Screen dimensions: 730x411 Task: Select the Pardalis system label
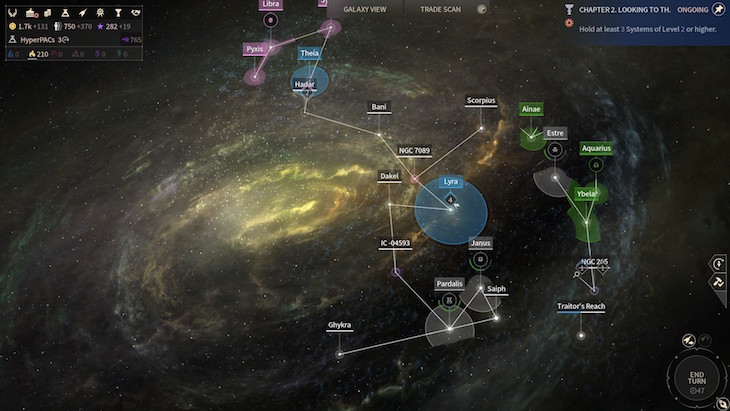coord(450,284)
